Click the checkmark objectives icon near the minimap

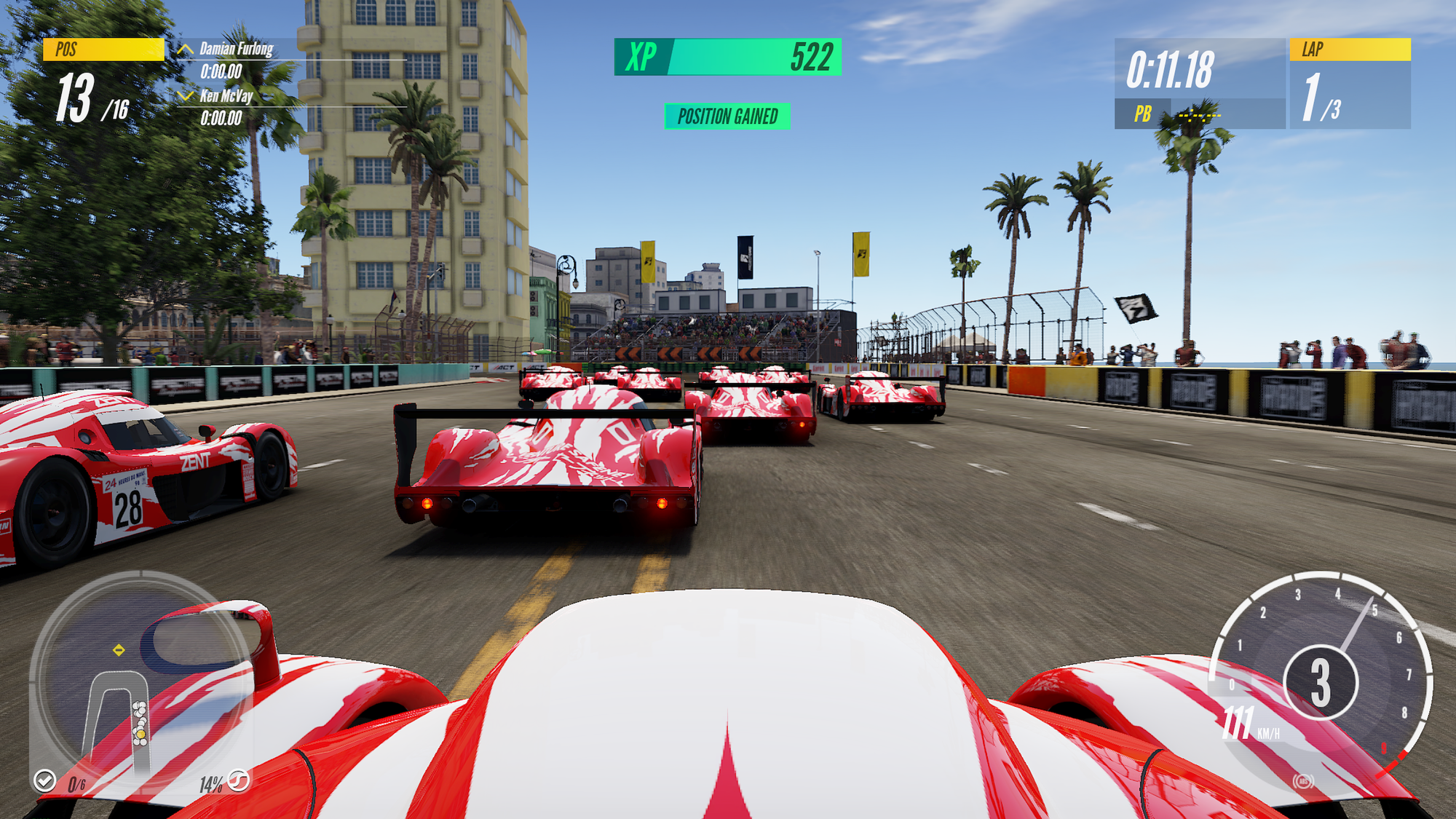[x=45, y=781]
